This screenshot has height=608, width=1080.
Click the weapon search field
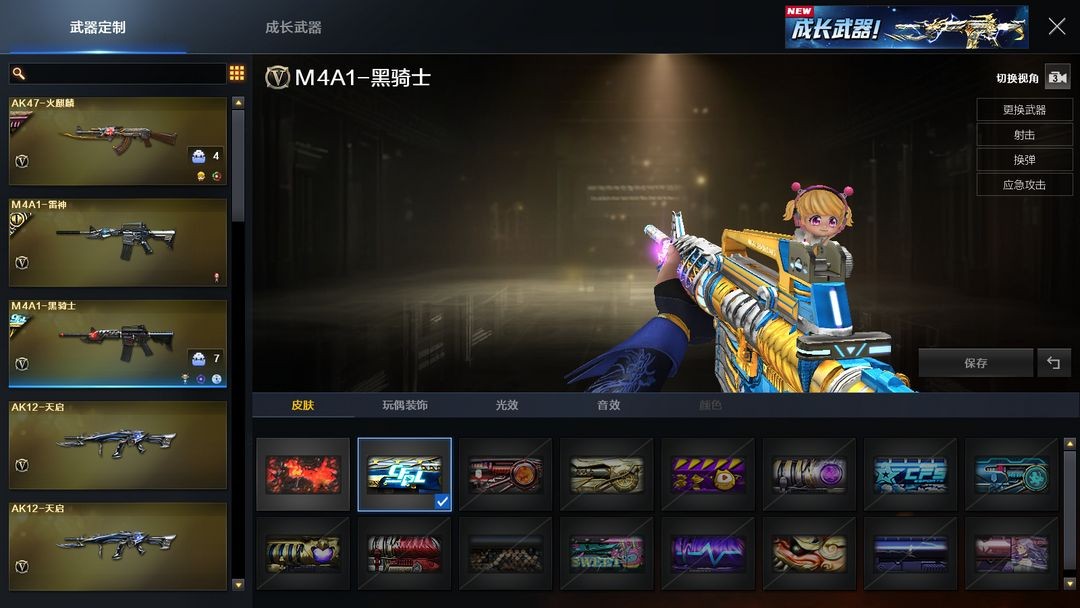tap(118, 74)
